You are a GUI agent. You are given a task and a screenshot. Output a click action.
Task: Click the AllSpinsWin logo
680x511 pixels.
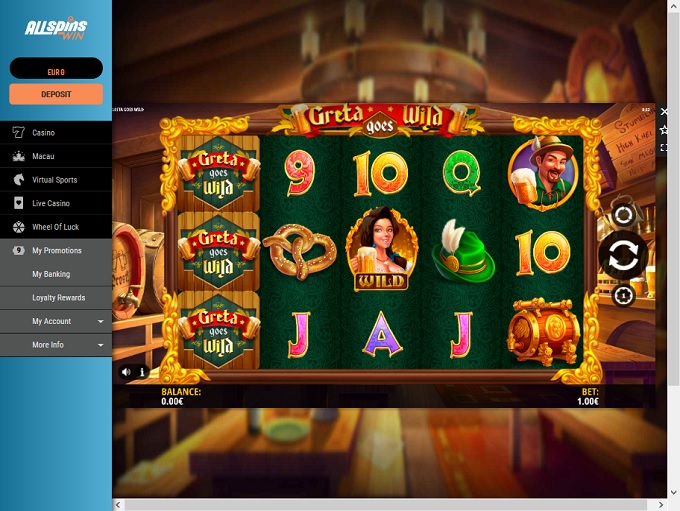point(56,29)
